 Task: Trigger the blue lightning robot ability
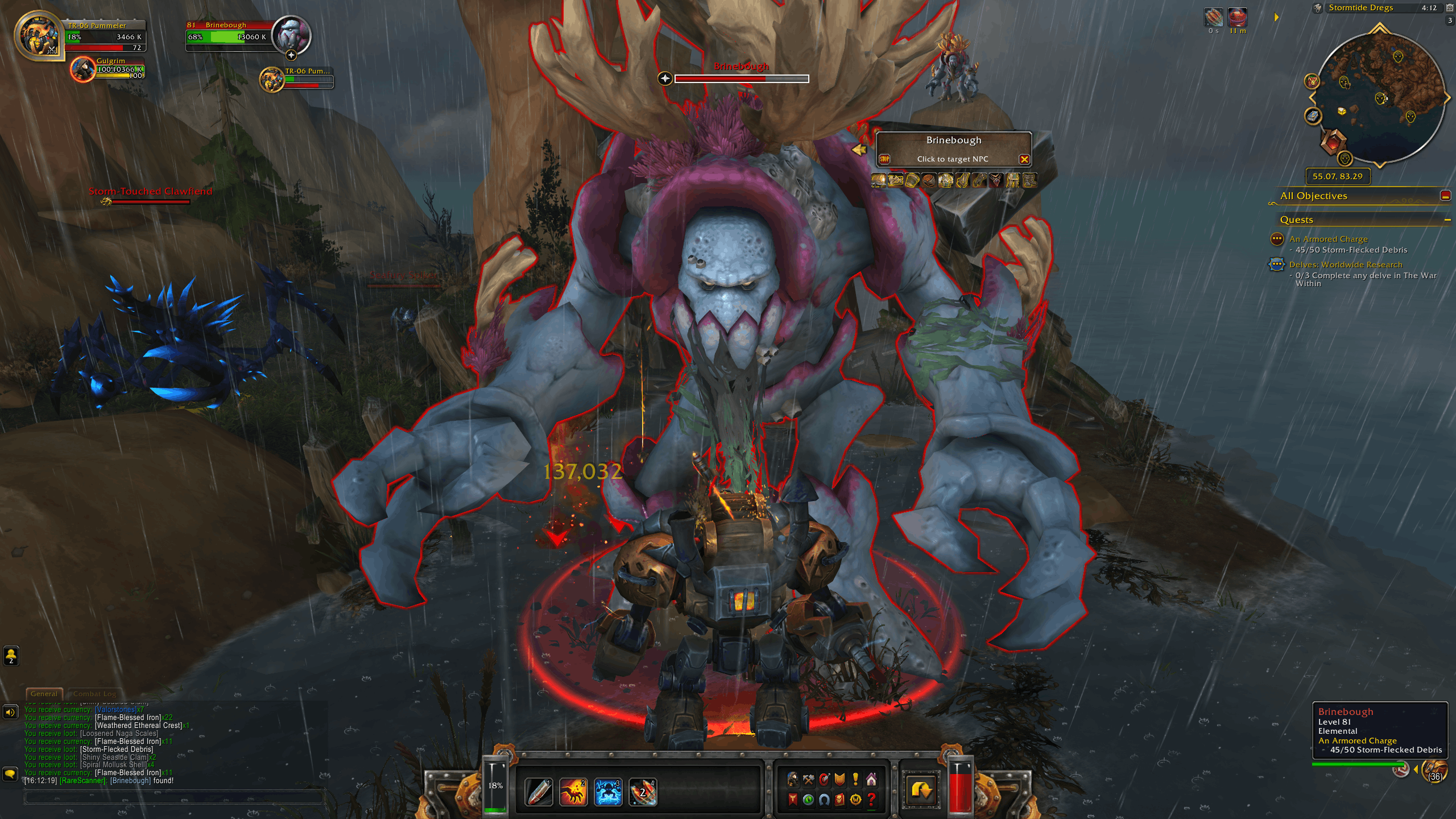[608, 792]
